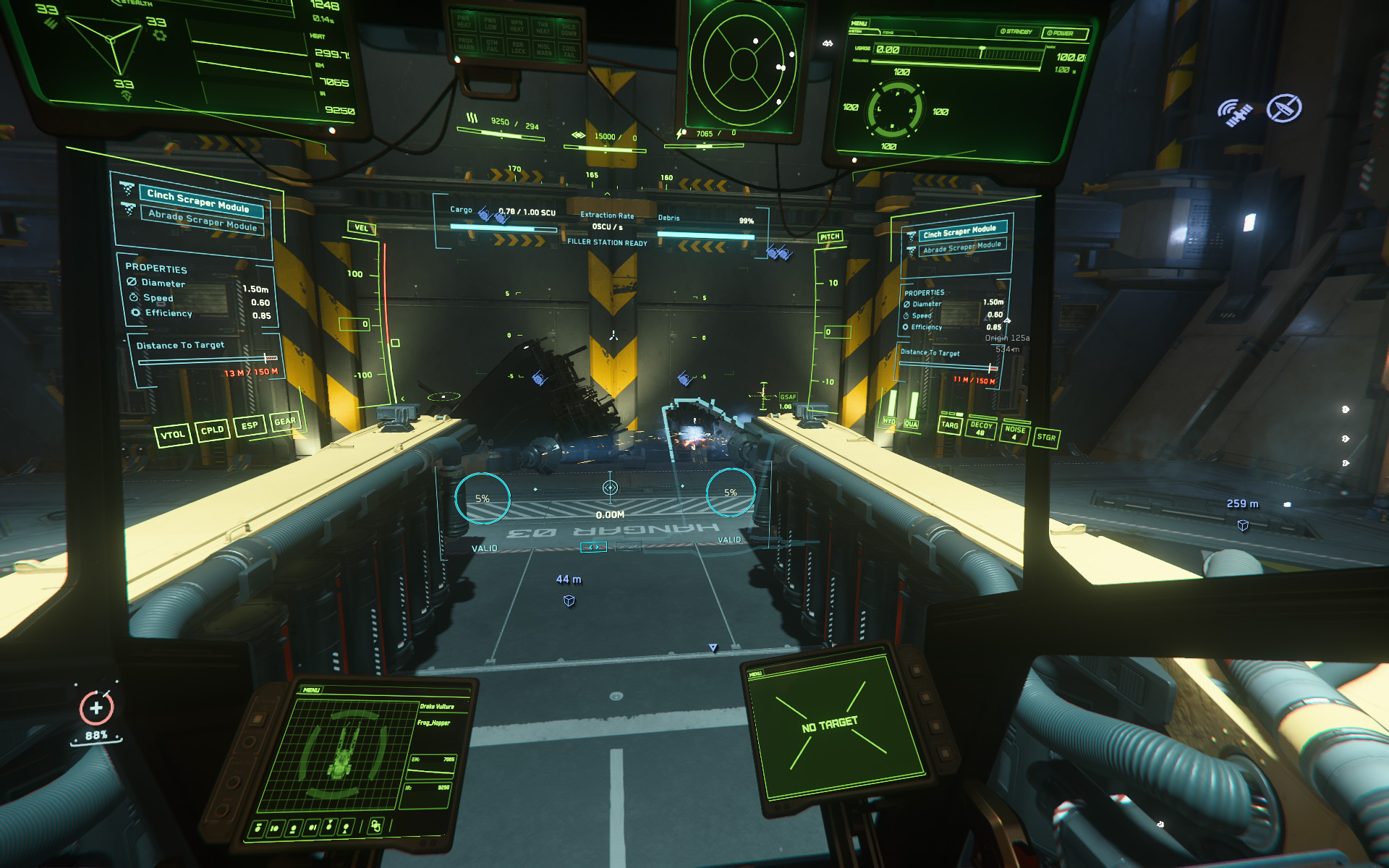Open the MENU on the power management screen
Screen dimensions: 1389x868
coord(859,22)
